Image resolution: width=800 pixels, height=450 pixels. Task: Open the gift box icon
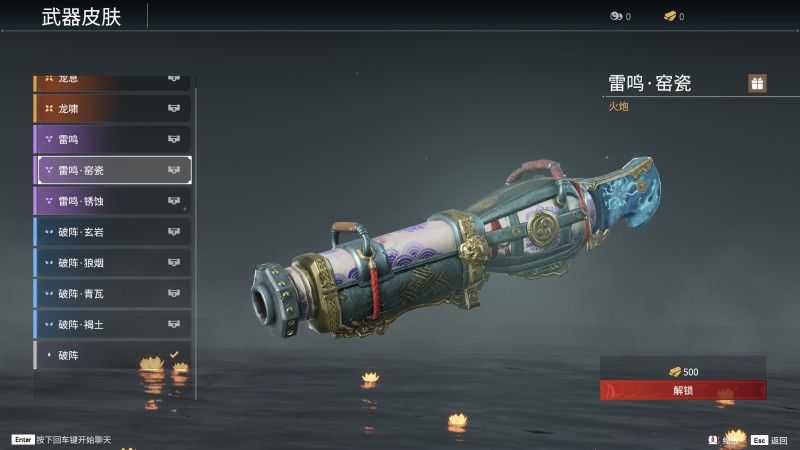coord(758,83)
